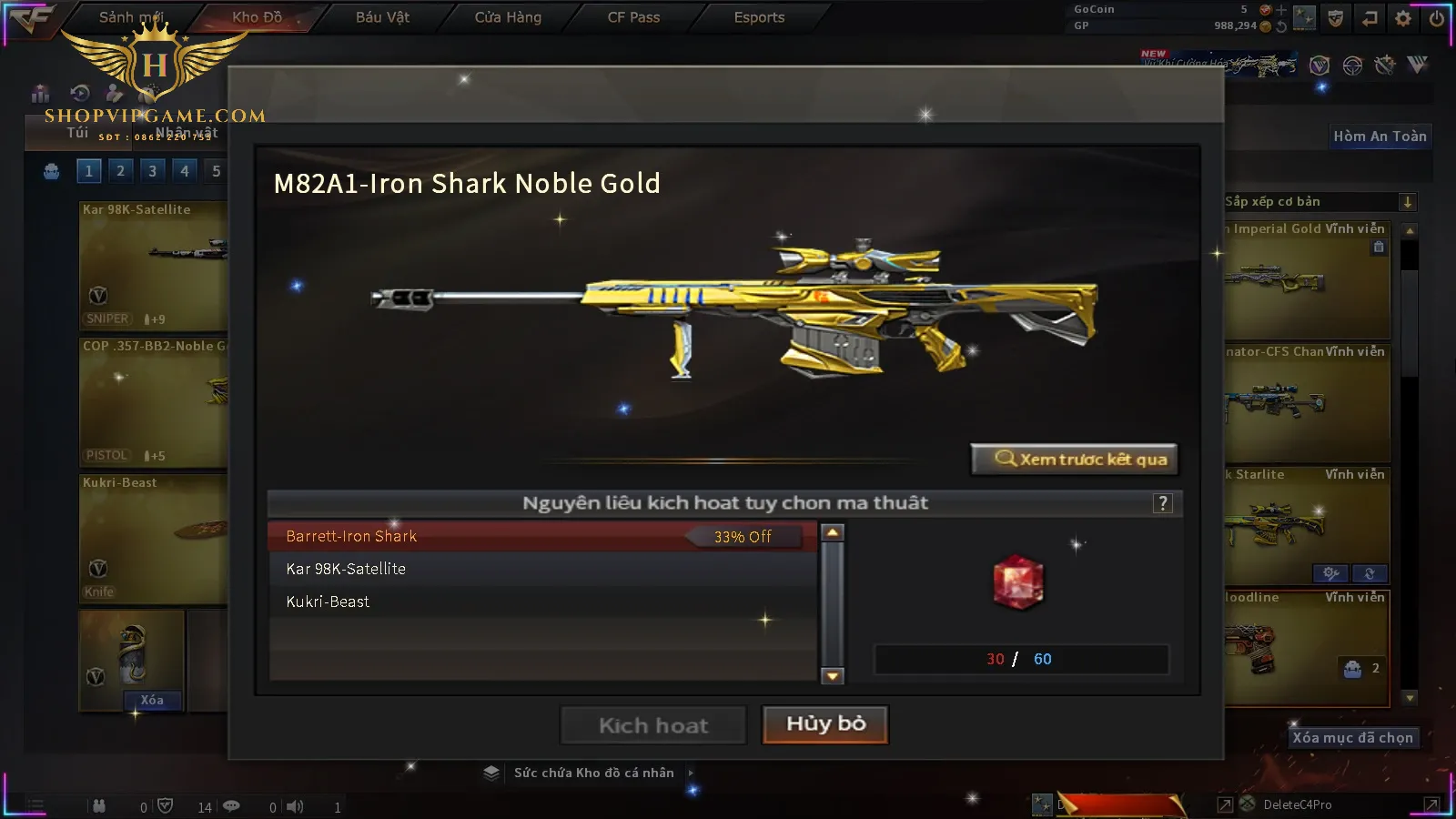Open settings via the gear icon
Viewport: 1456px width, 819px height.
(x=1403, y=18)
